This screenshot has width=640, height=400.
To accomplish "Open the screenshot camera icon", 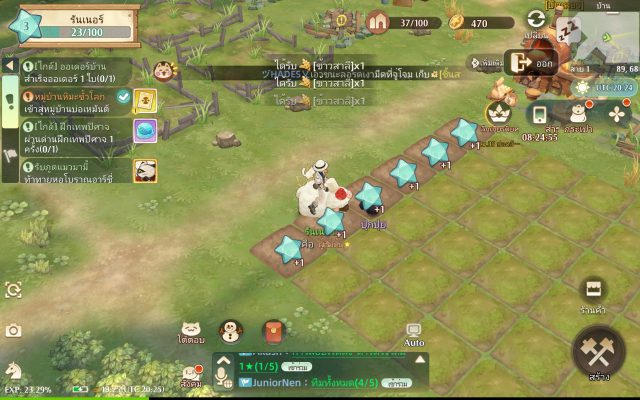I will tap(13, 330).
